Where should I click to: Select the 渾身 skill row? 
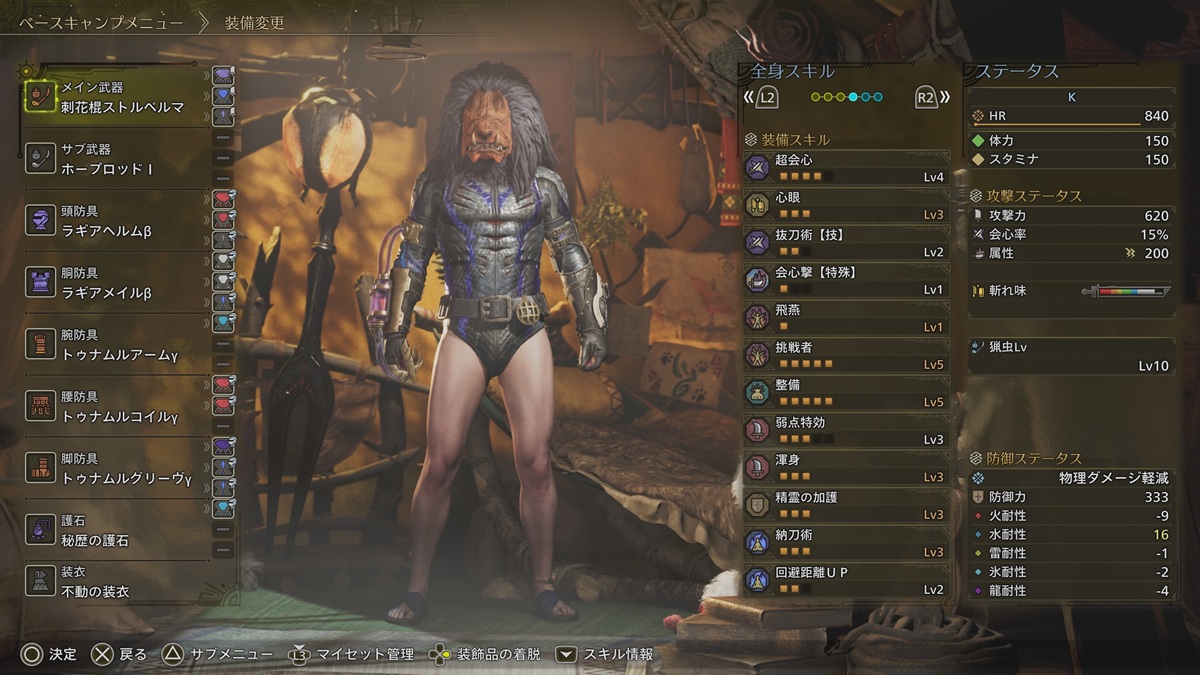[x=845, y=467]
